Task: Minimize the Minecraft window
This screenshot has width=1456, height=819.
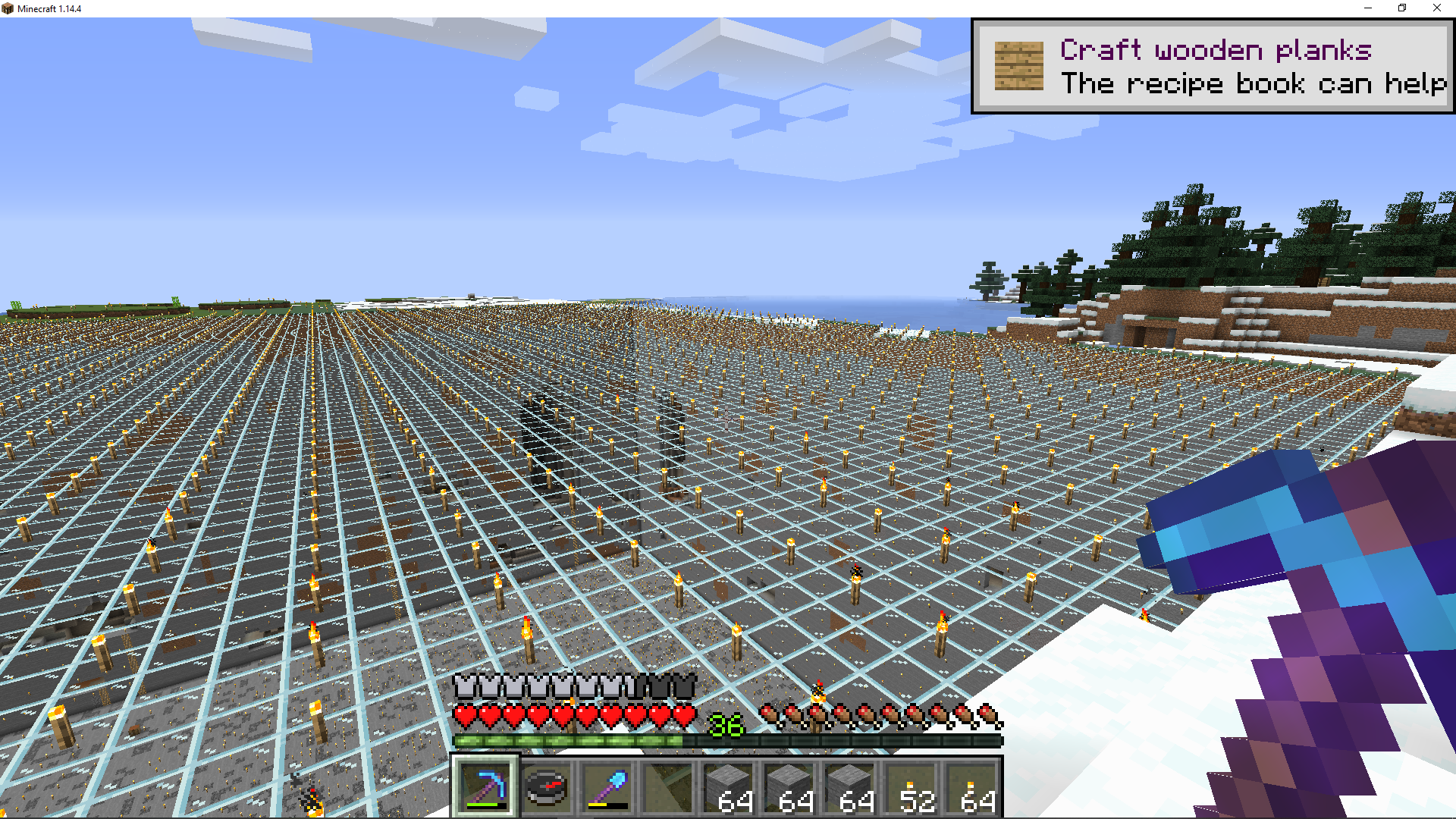Action: [1368, 8]
